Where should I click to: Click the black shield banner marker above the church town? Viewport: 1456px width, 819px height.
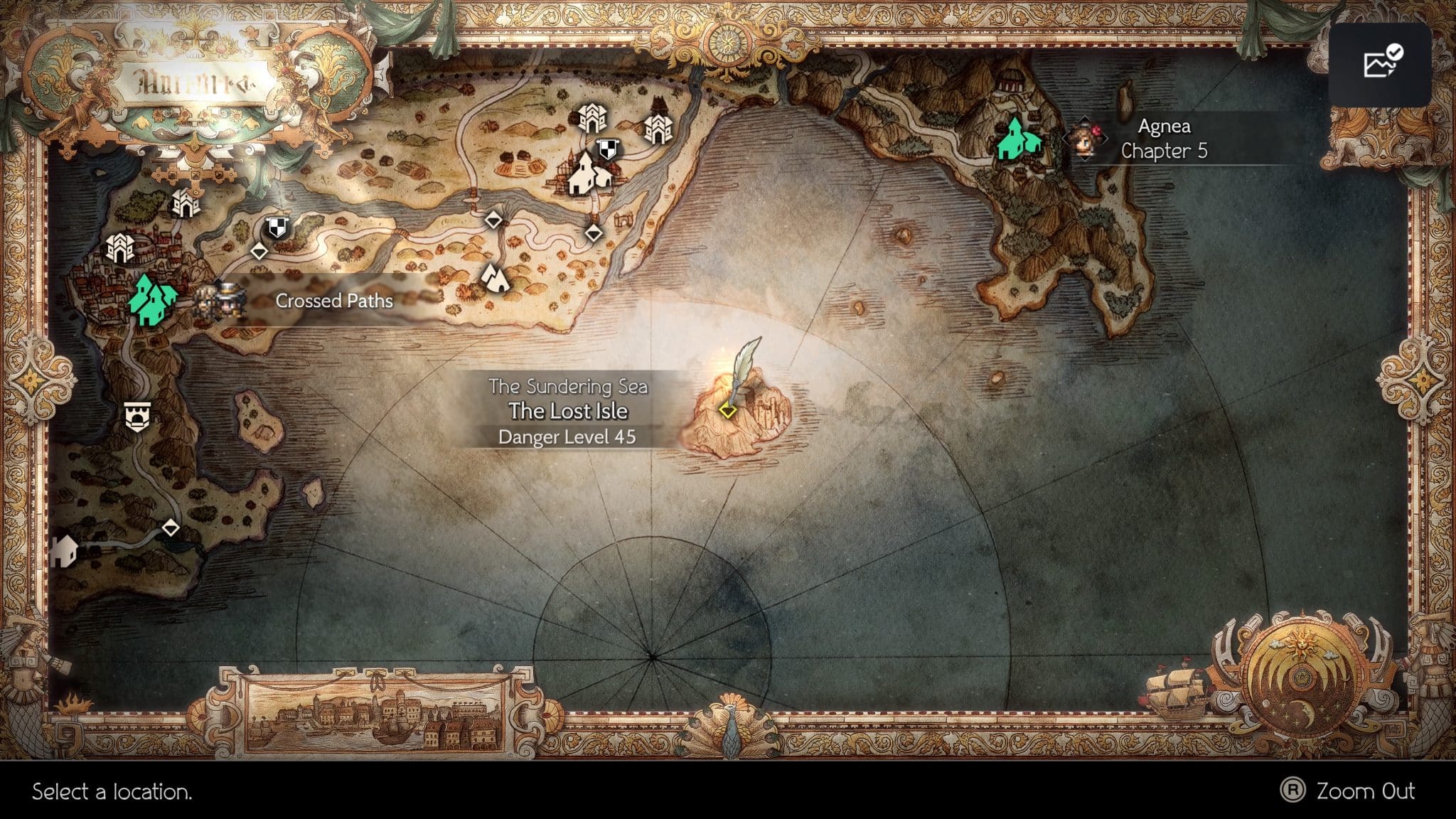tap(609, 148)
